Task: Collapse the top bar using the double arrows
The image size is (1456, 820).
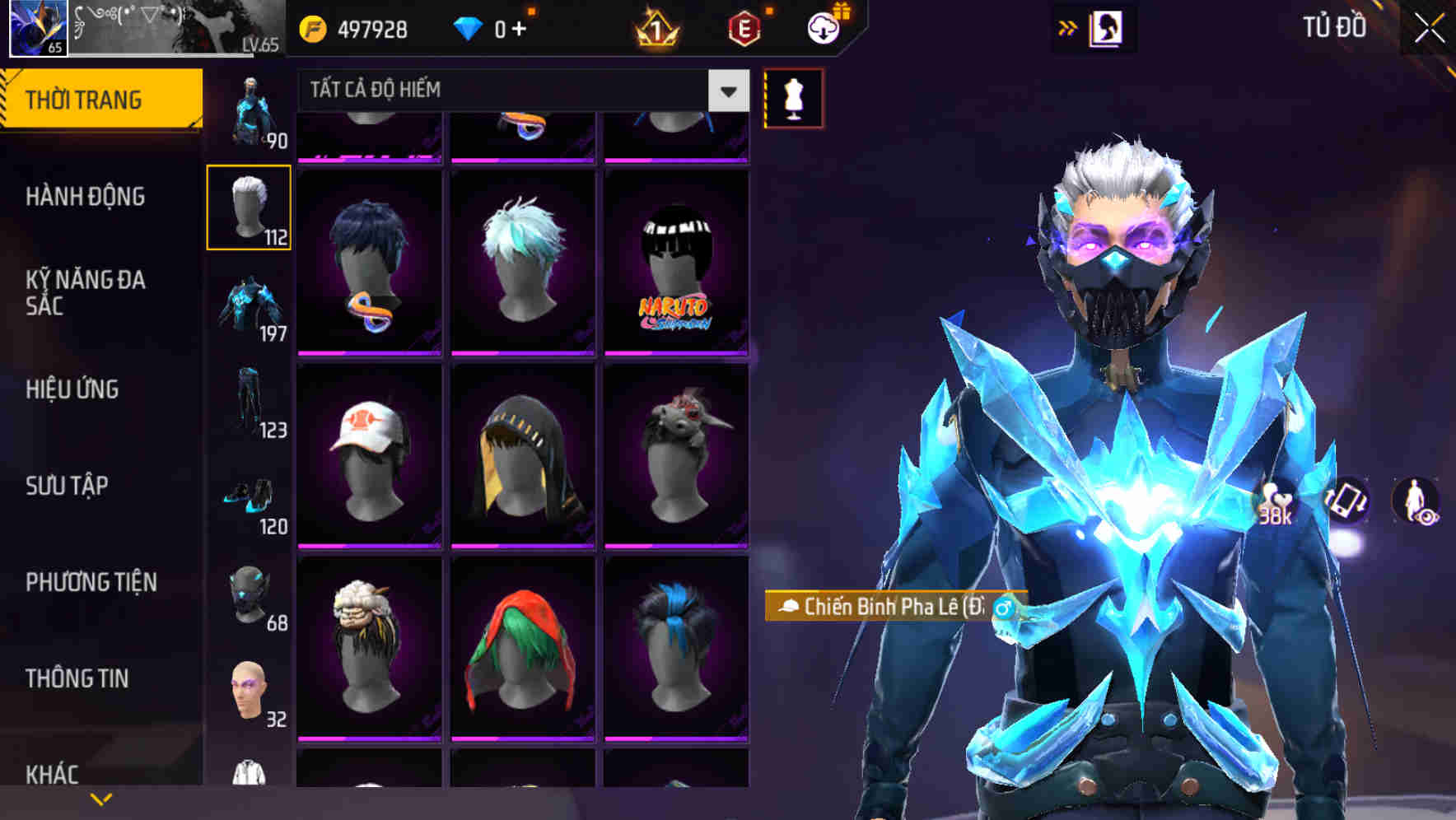Action: [x=1067, y=26]
